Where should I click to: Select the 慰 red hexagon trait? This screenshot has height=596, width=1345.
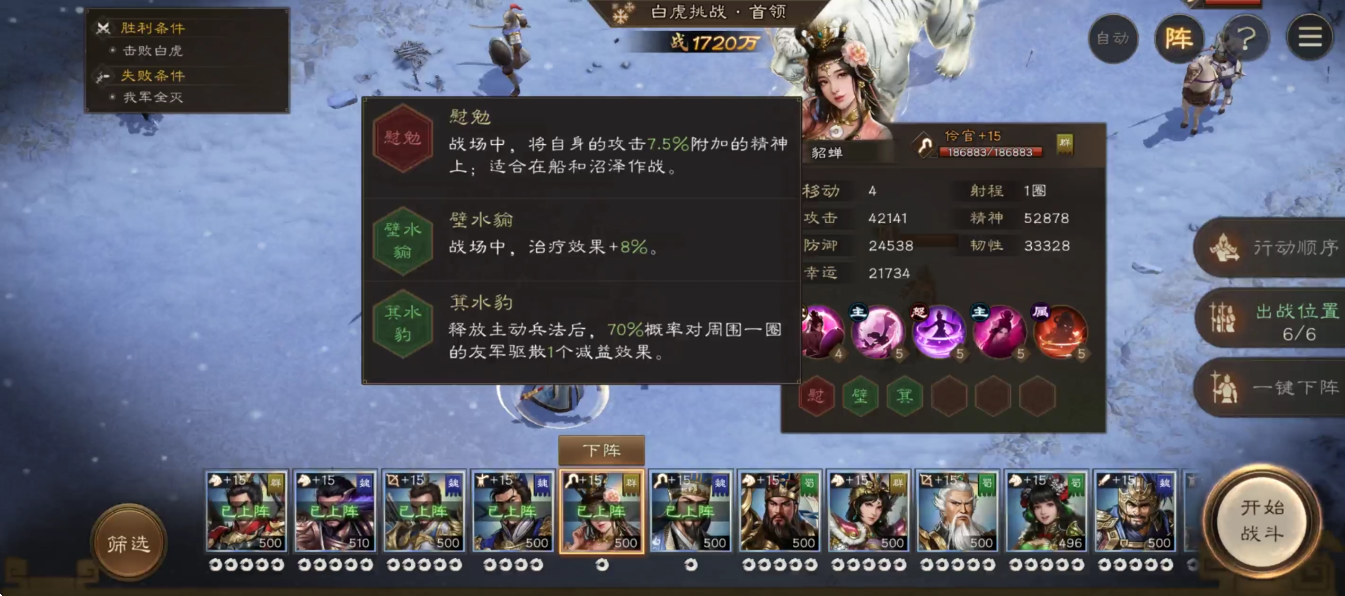[817, 397]
